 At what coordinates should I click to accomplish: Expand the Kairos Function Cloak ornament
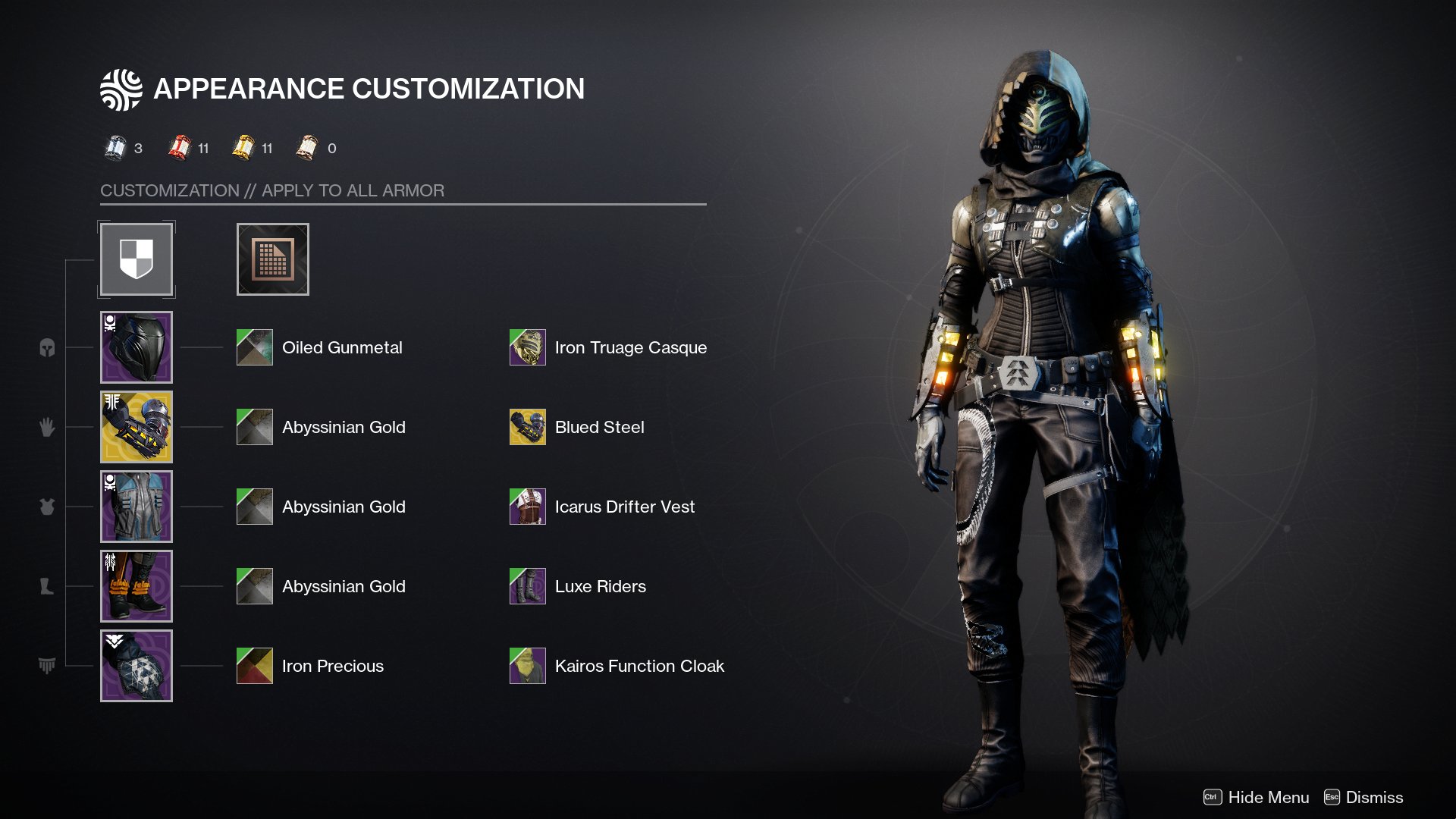click(528, 666)
